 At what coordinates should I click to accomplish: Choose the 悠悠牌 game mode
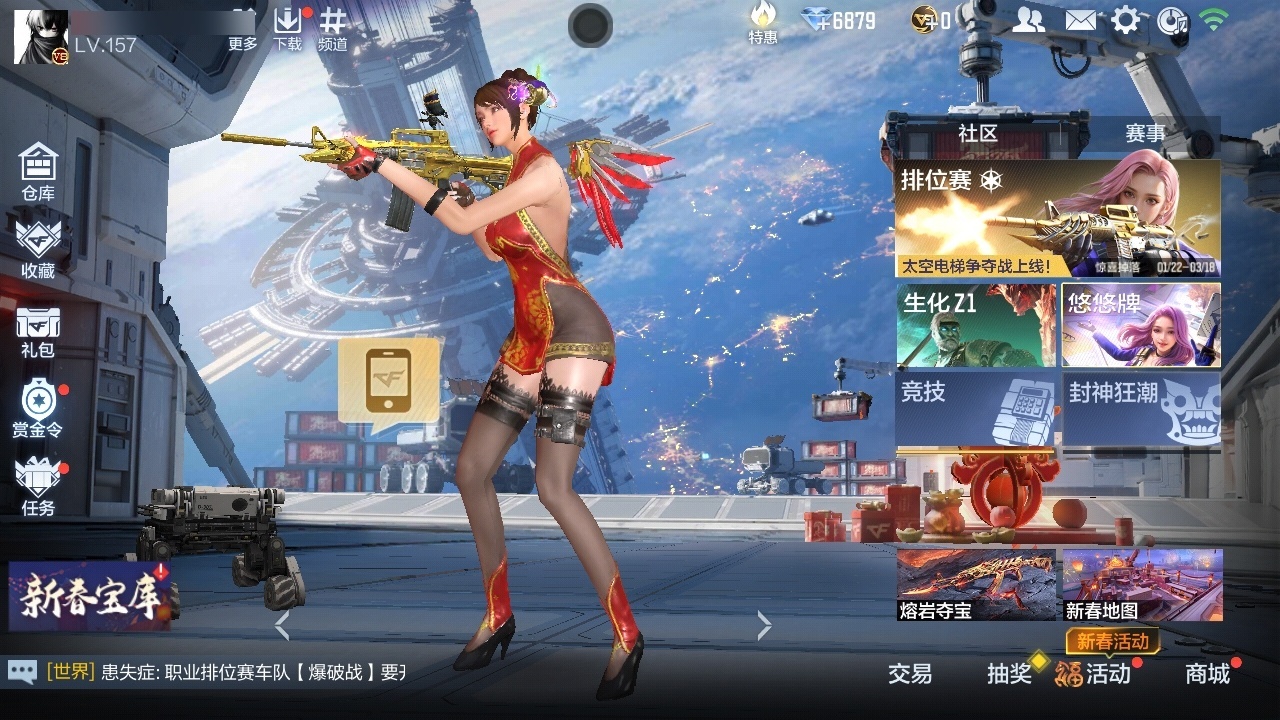tap(1141, 325)
